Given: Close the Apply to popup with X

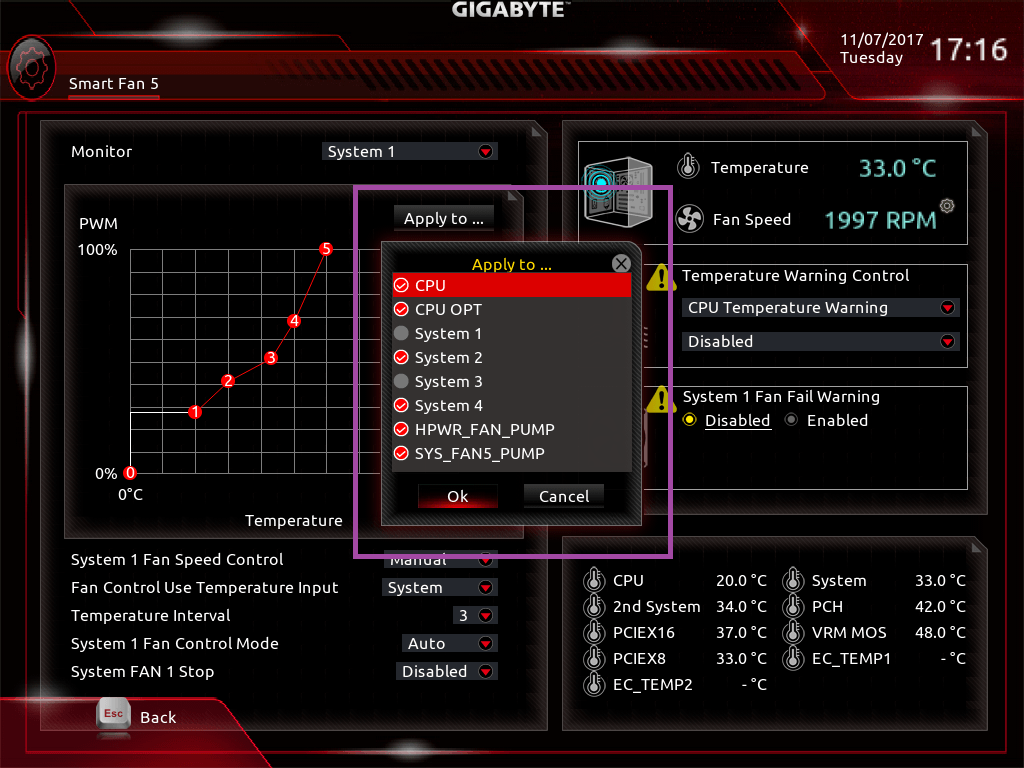Looking at the screenshot, I should click(621, 264).
